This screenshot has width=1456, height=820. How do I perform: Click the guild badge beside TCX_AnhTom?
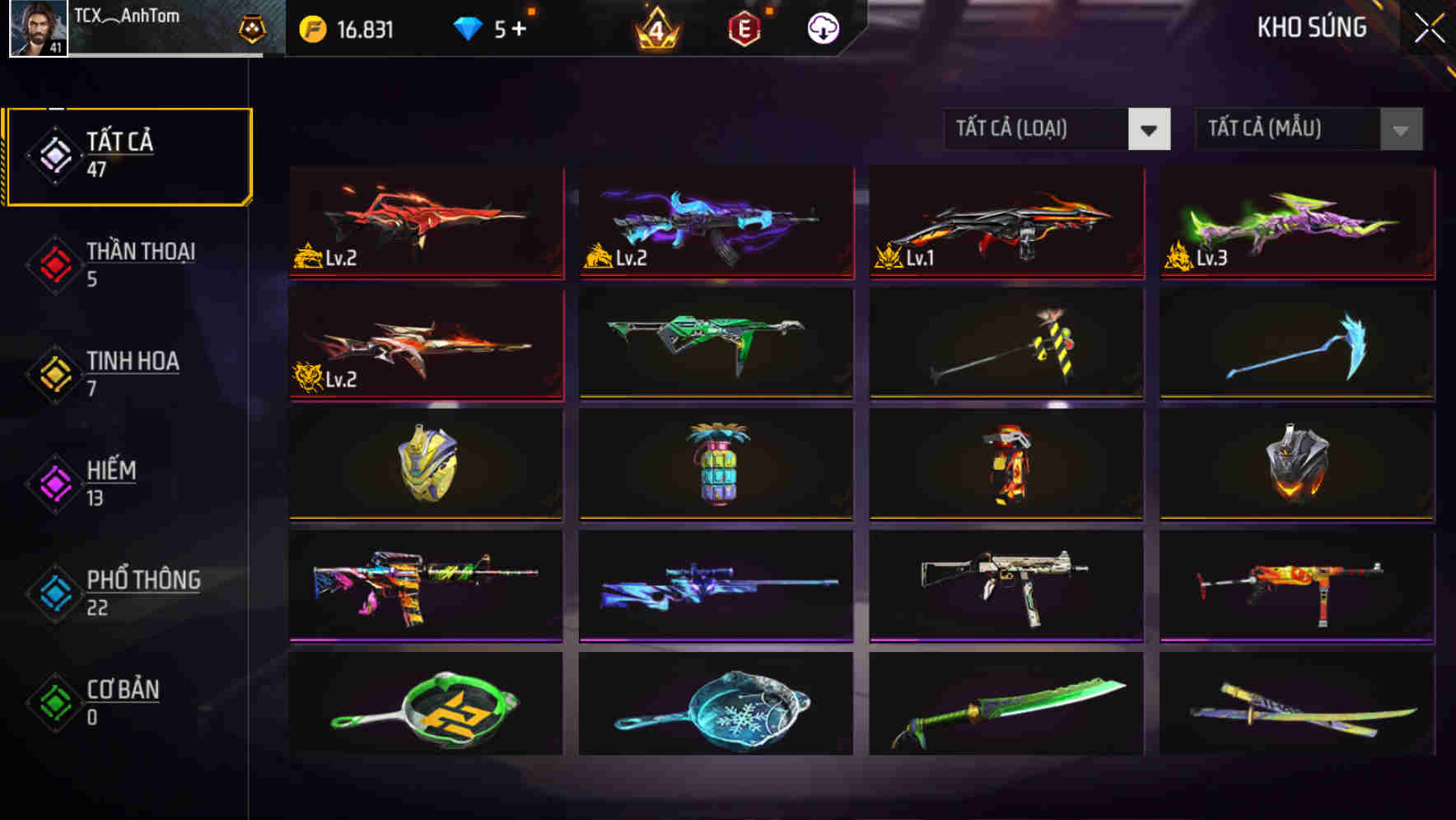click(252, 26)
